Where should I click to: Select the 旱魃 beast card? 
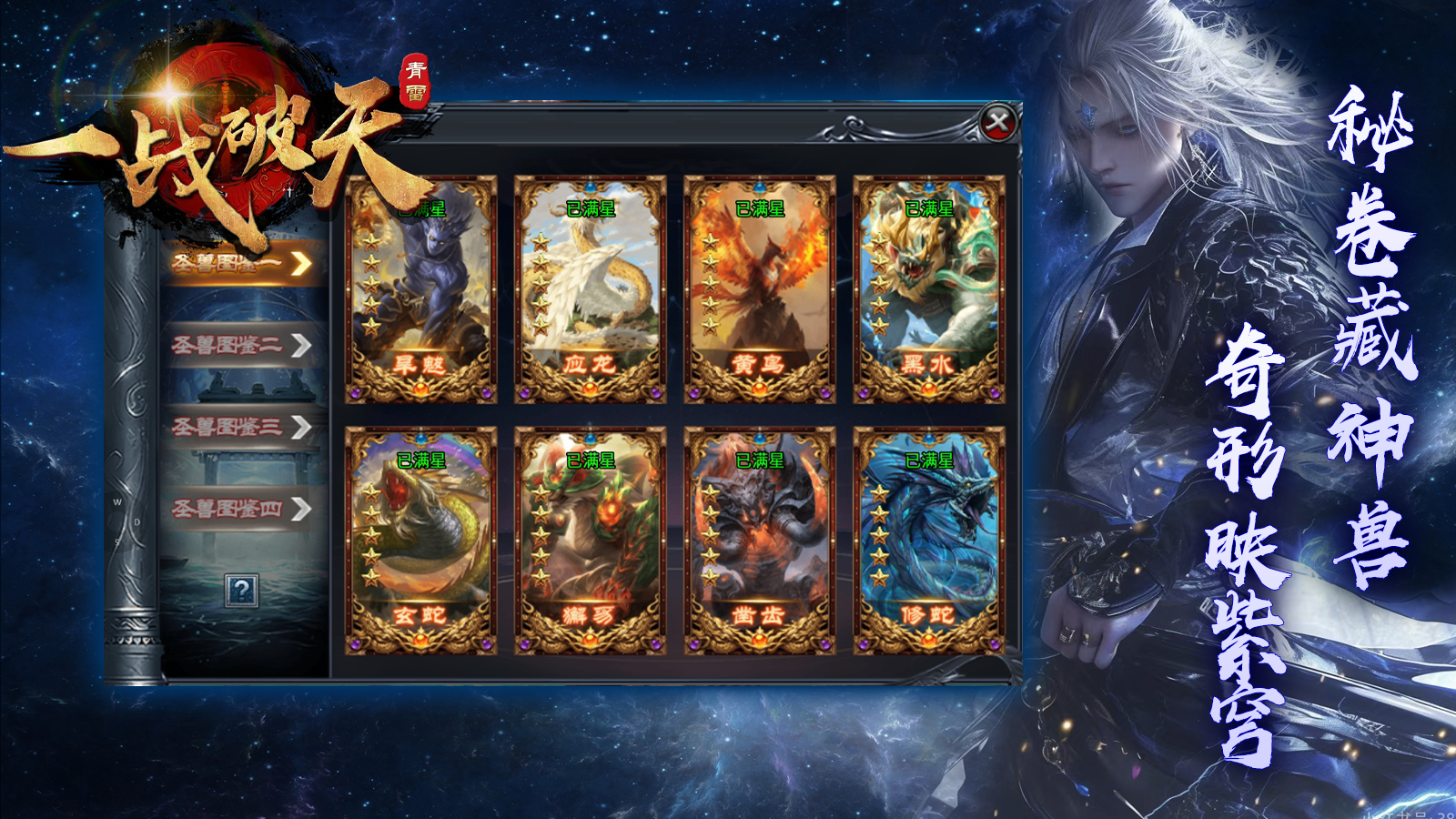(x=420, y=289)
